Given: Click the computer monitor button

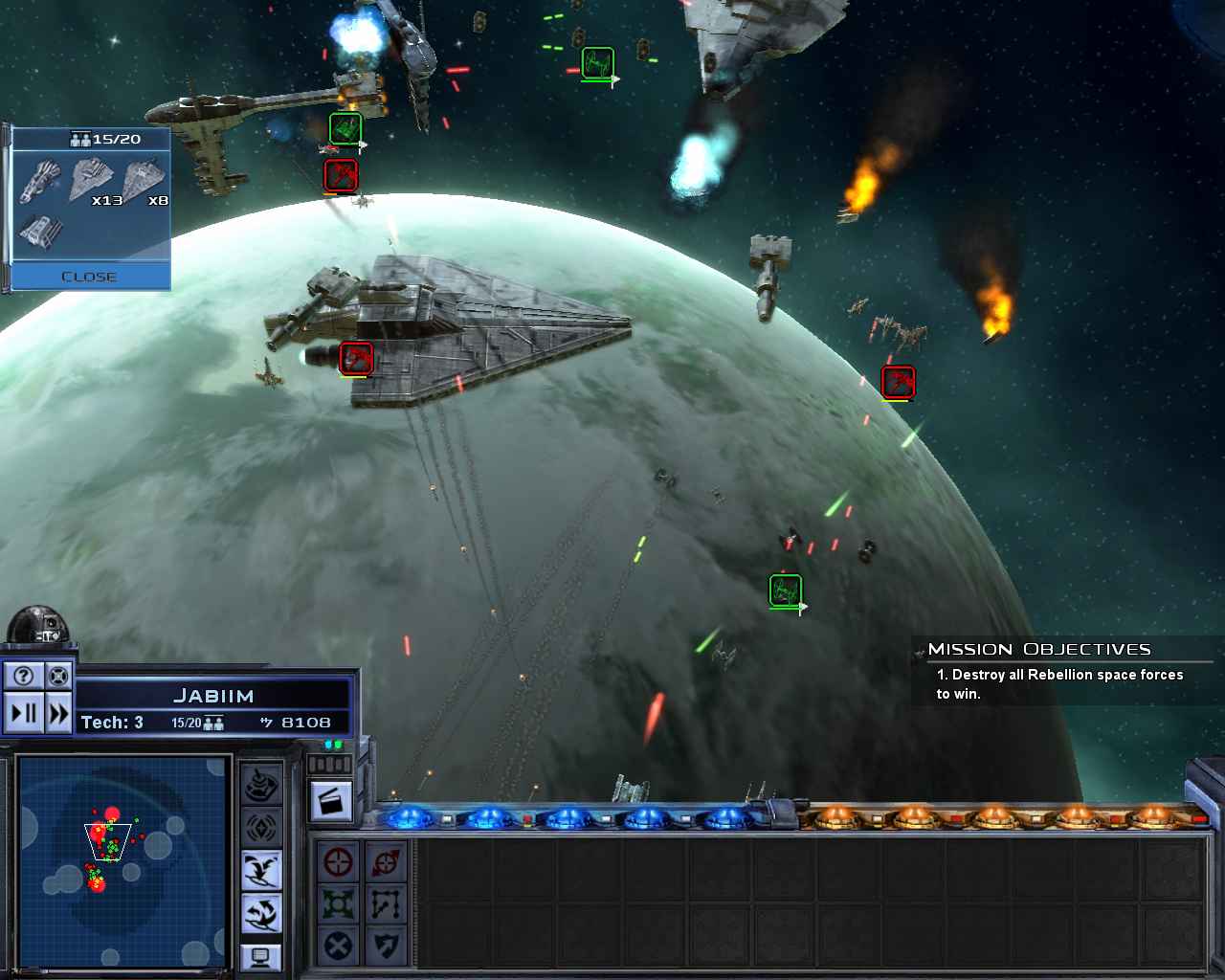Looking at the screenshot, I should tap(261, 956).
